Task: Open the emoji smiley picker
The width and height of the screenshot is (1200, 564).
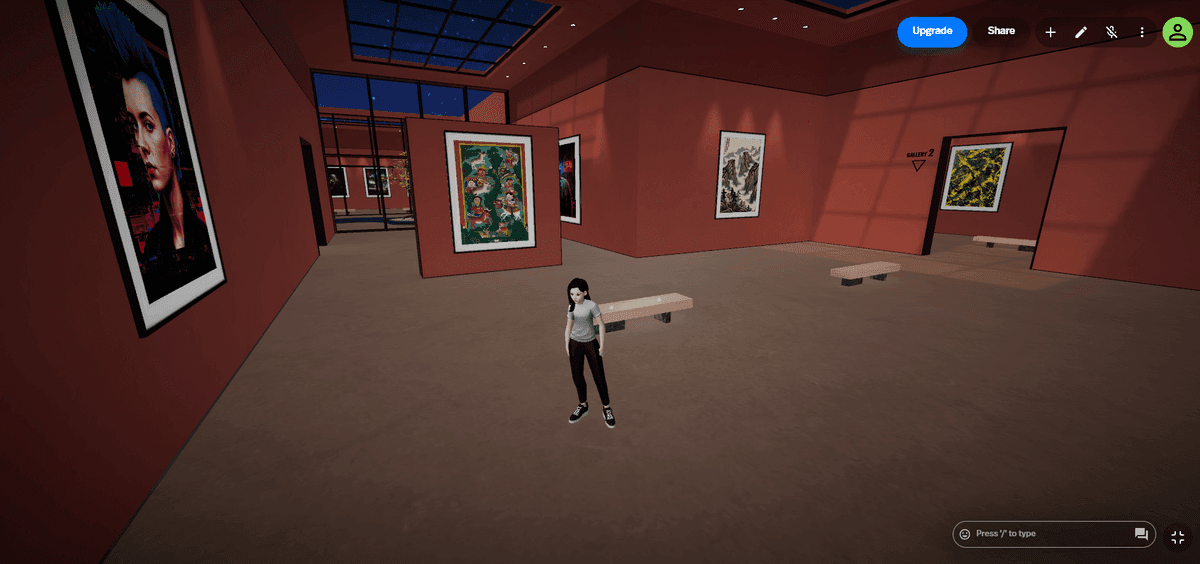Action: click(965, 534)
